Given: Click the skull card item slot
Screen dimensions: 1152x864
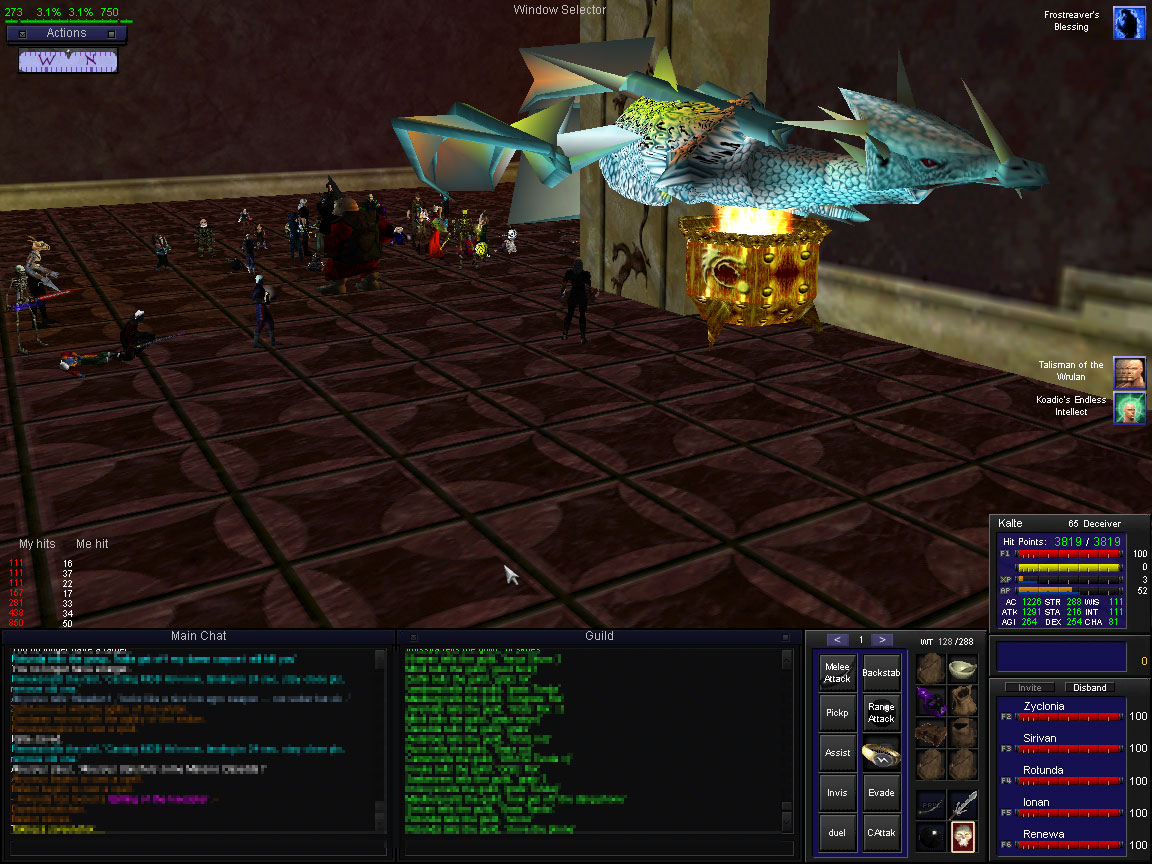Looking at the screenshot, I should click(962, 835).
